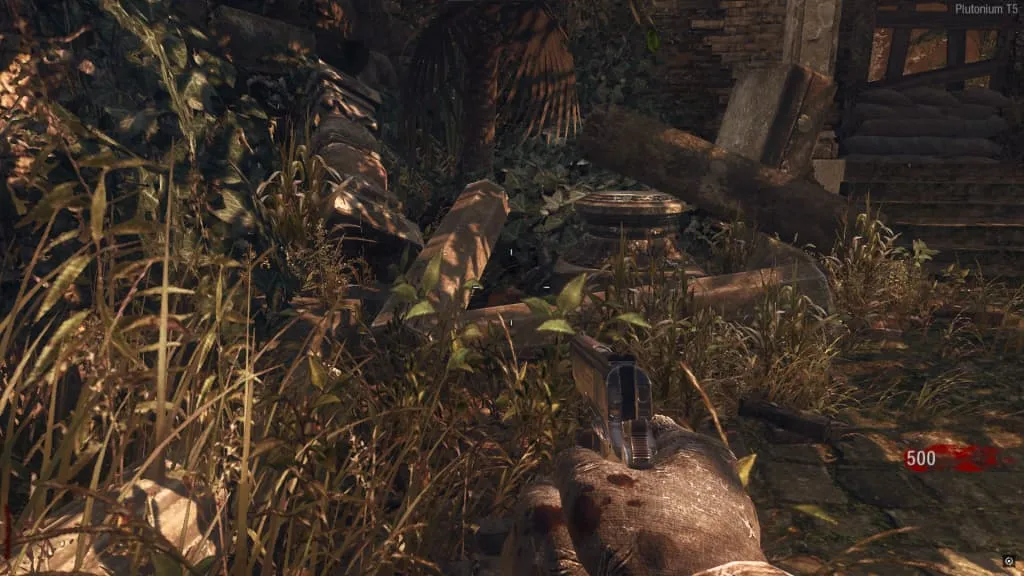The height and width of the screenshot is (576, 1024).
Task: Click the small circular camera overlay icon
Action: (1009, 561)
